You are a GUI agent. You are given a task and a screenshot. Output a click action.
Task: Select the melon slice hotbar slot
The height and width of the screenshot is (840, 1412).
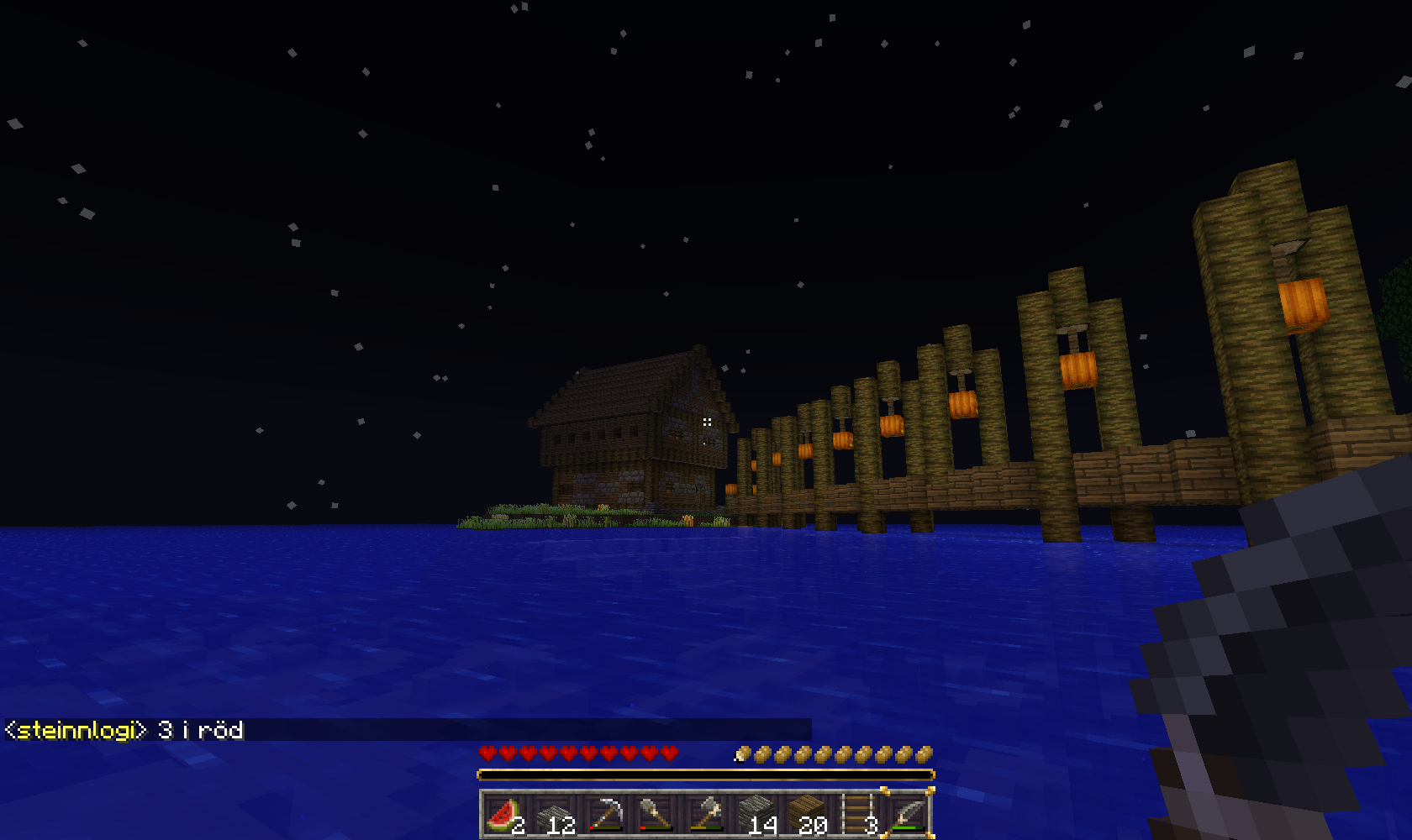point(504,815)
